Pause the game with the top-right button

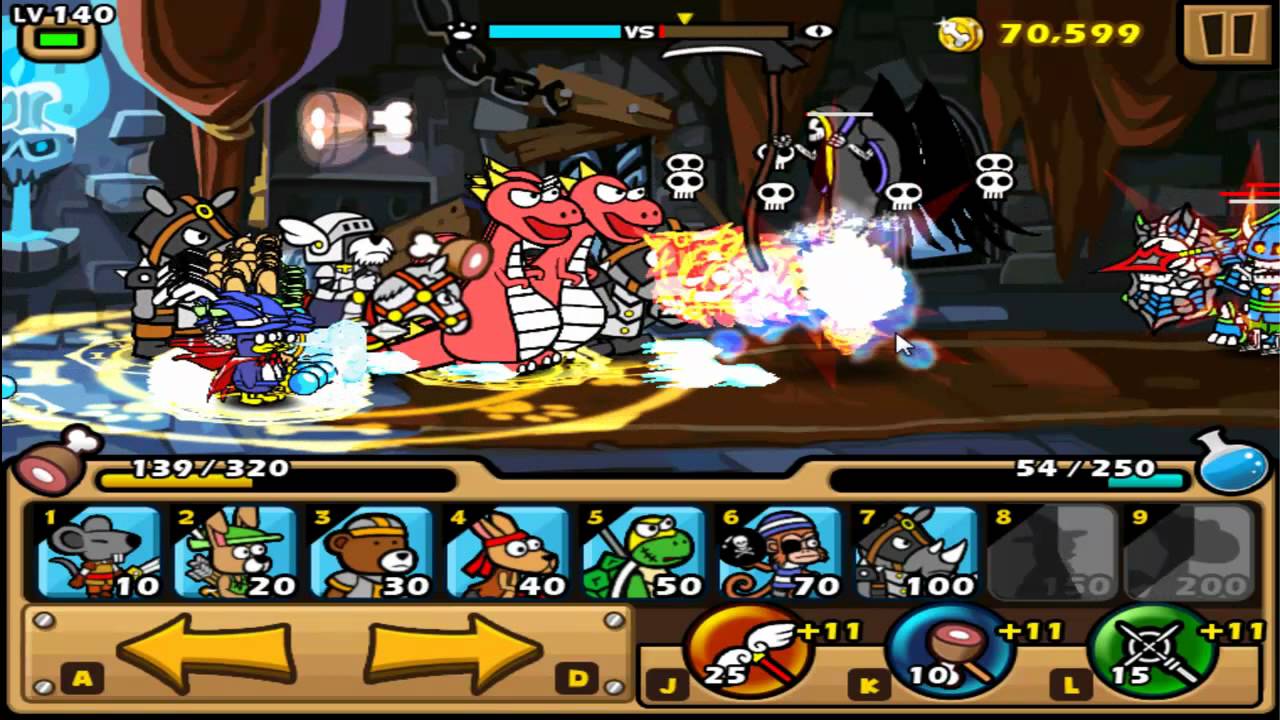pyautogui.click(x=1229, y=33)
